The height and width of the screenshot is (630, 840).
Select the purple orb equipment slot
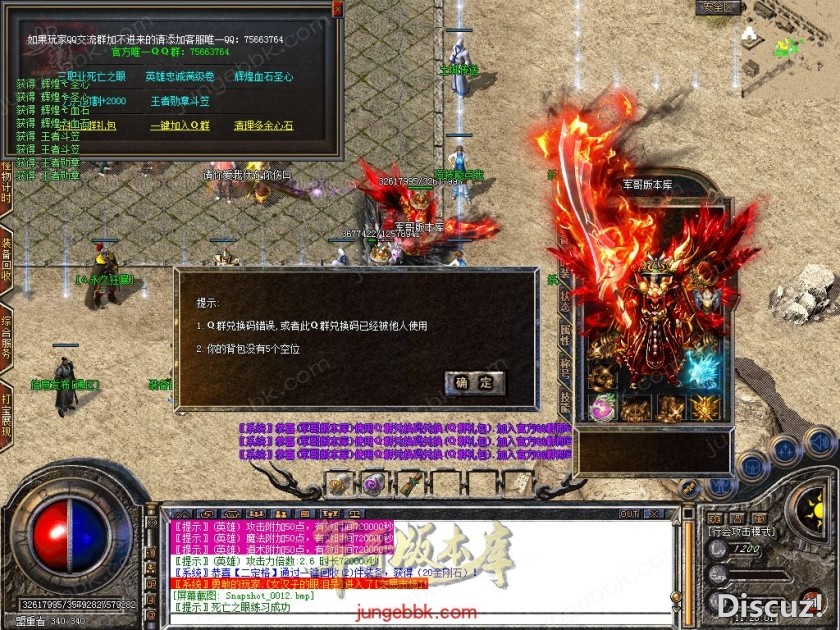[x=603, y=407]
